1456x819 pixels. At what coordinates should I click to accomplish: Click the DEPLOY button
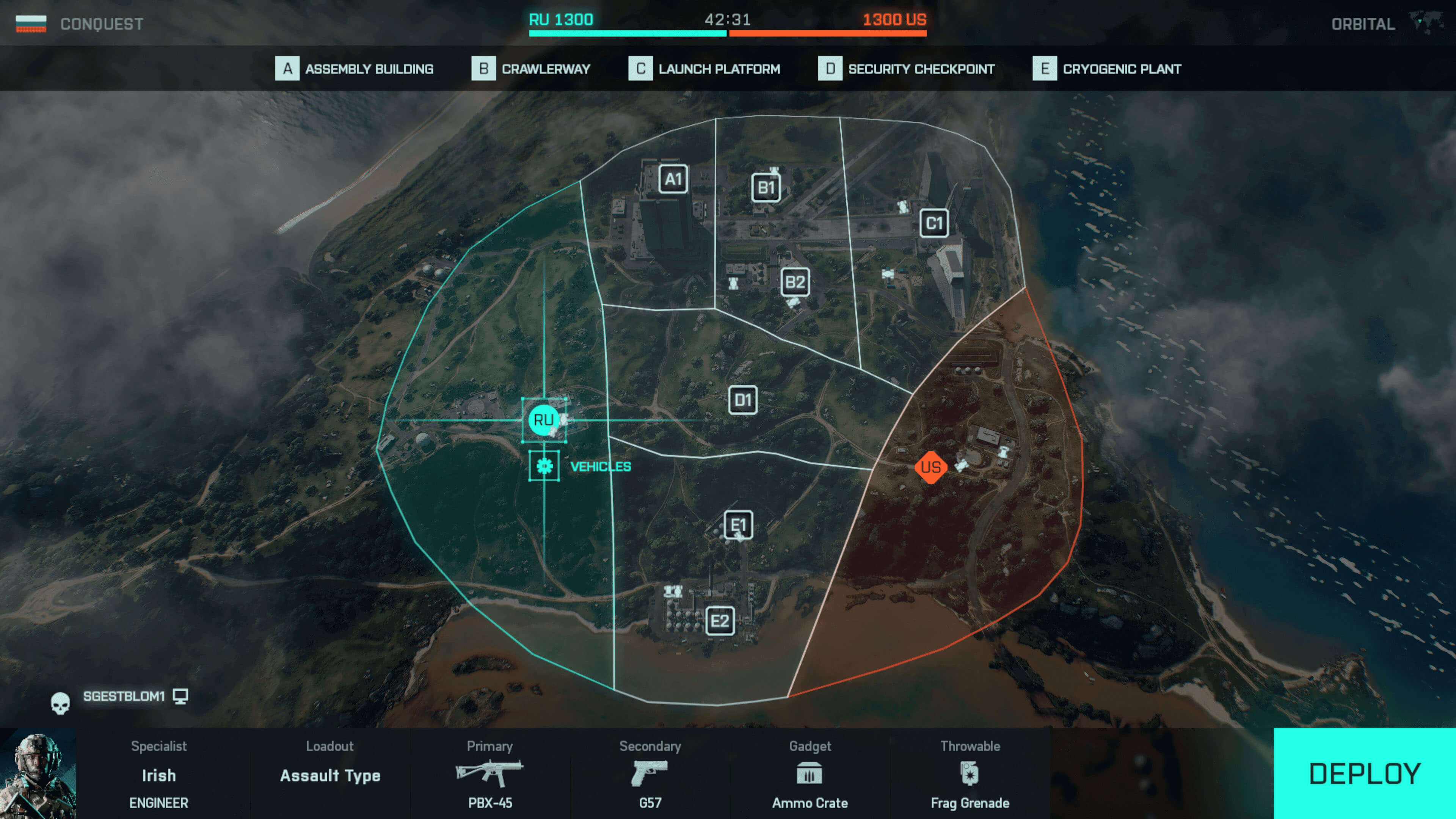(x=1364, y=773)
